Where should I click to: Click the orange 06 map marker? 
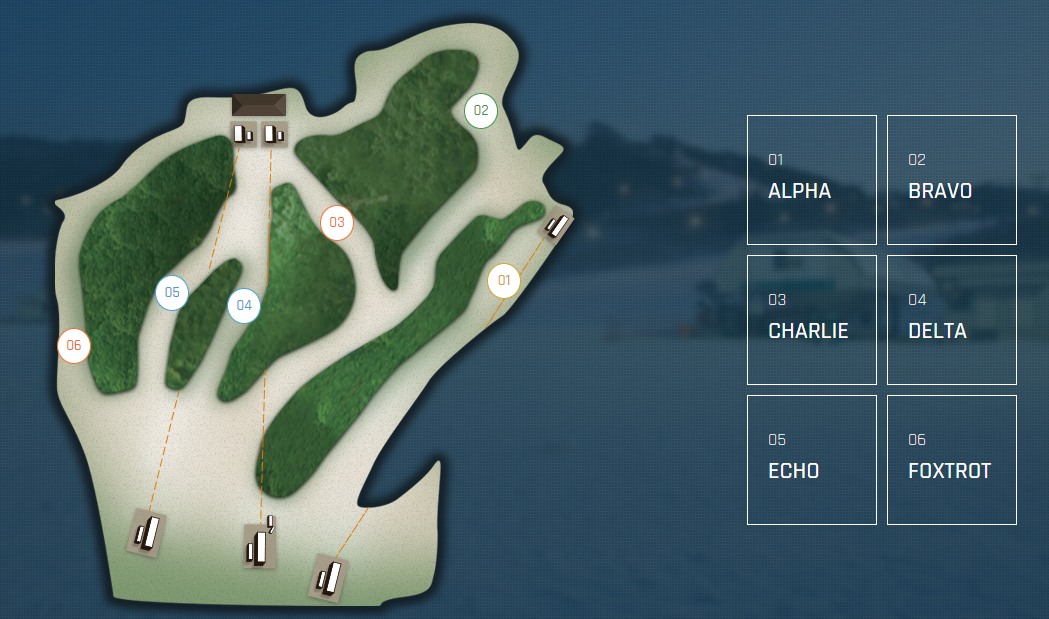[74, 346]
